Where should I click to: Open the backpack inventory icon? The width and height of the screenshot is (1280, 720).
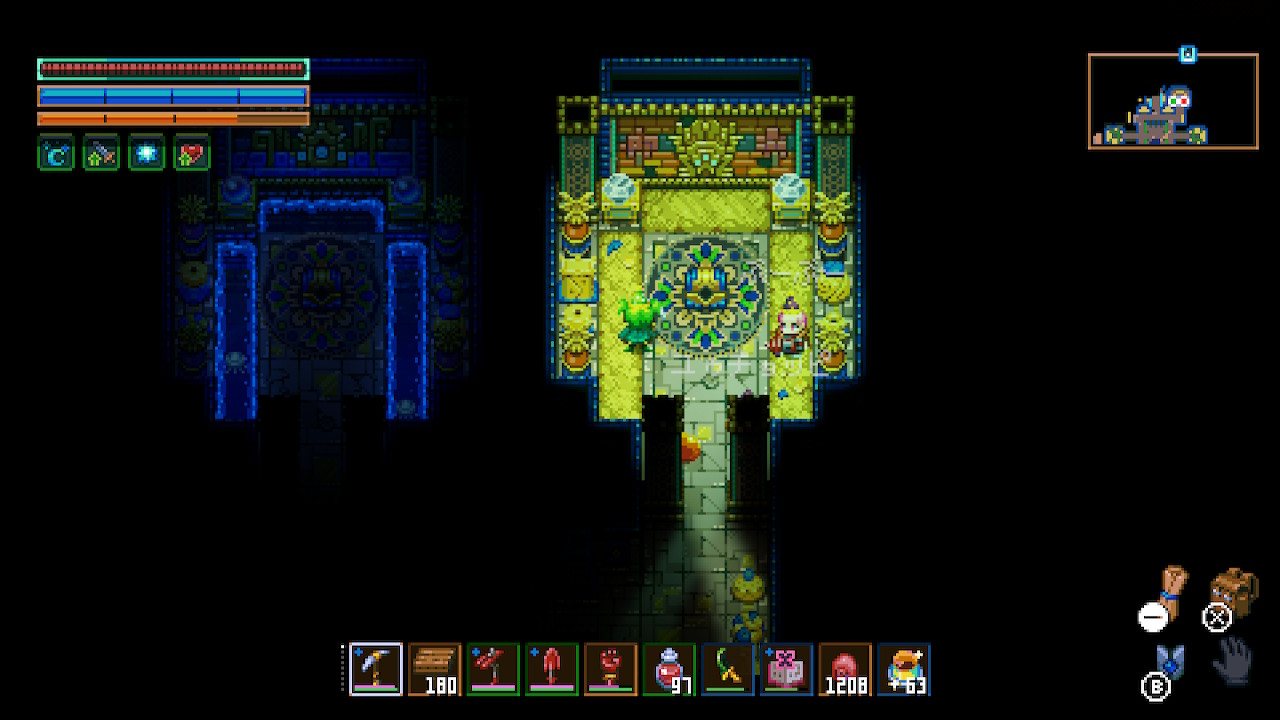click(1235, 592)
